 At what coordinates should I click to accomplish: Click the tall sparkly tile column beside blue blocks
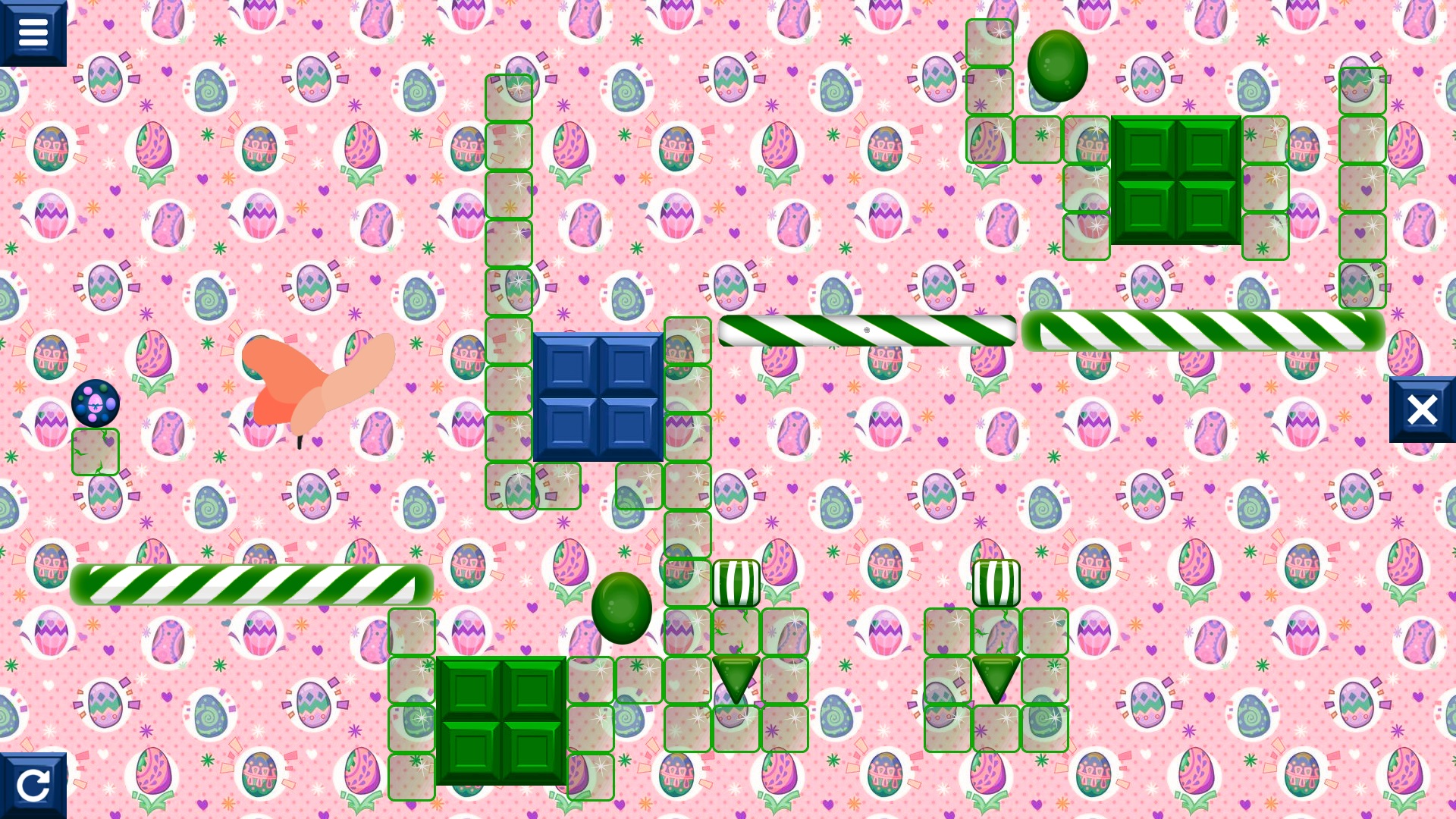tap(510, 288)
